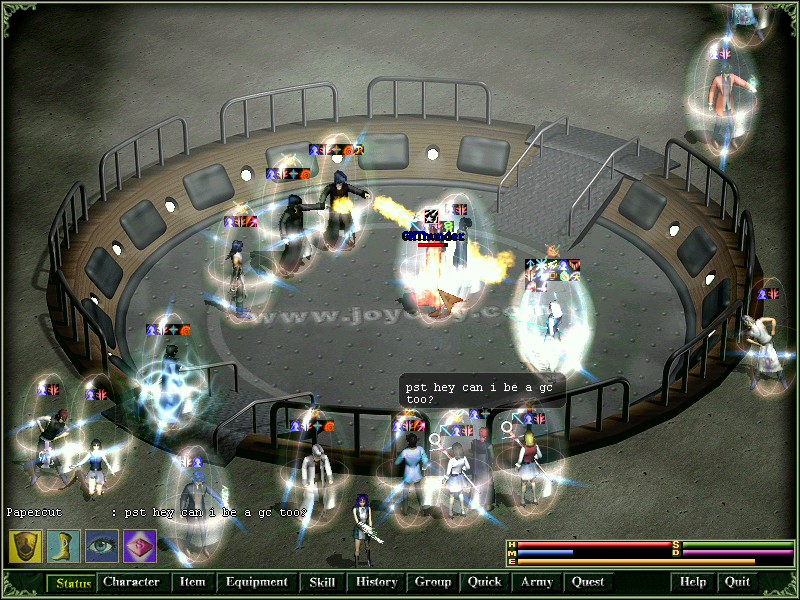Click the purple diamond S icon

point(139,545)
